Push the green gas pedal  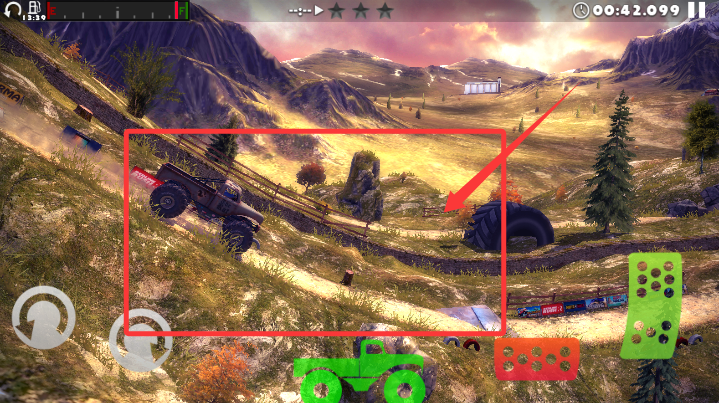point(650,305)
